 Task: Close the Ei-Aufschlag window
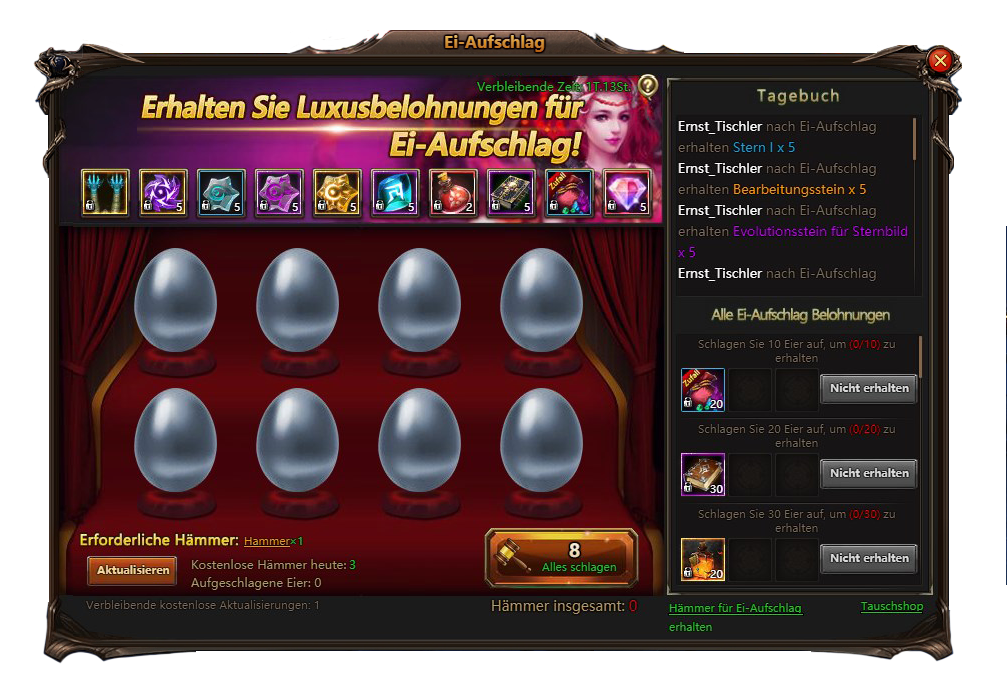click(x=939, y=61)
